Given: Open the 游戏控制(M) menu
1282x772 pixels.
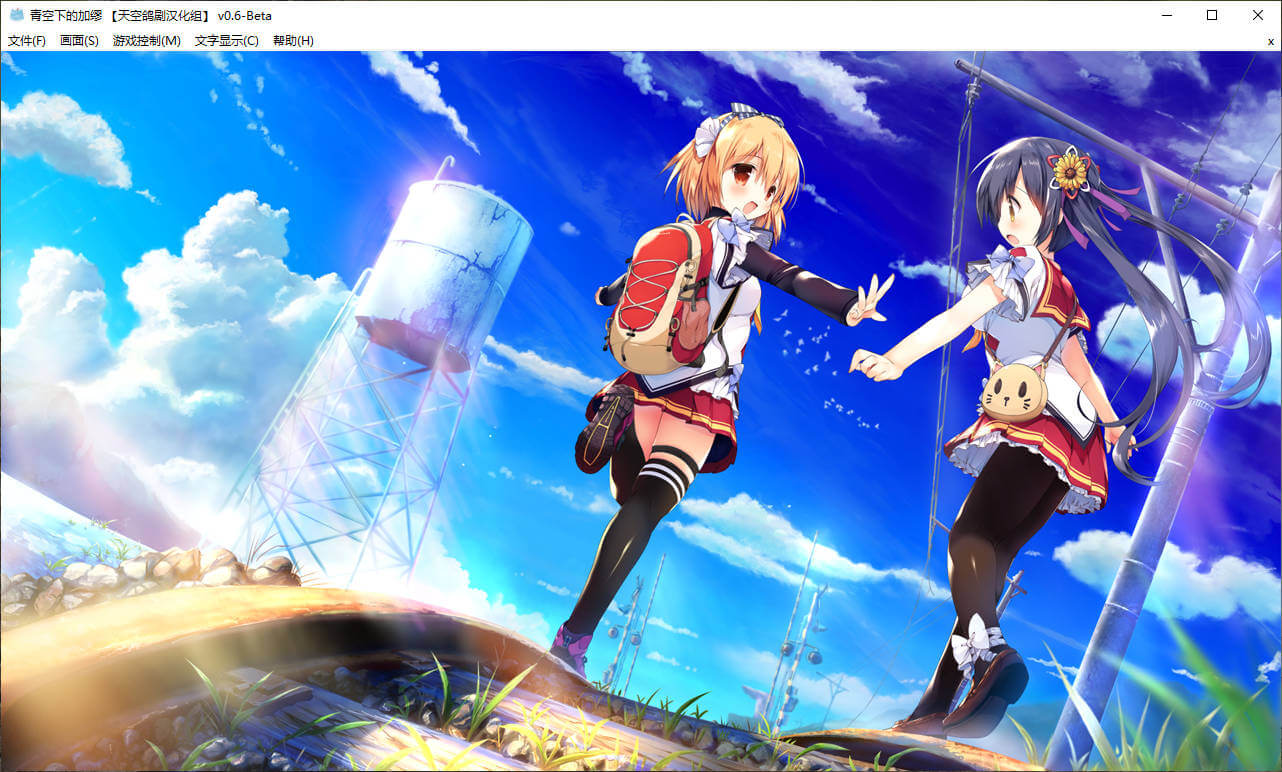Looking at the screenshot, I should tap(147, 41).
